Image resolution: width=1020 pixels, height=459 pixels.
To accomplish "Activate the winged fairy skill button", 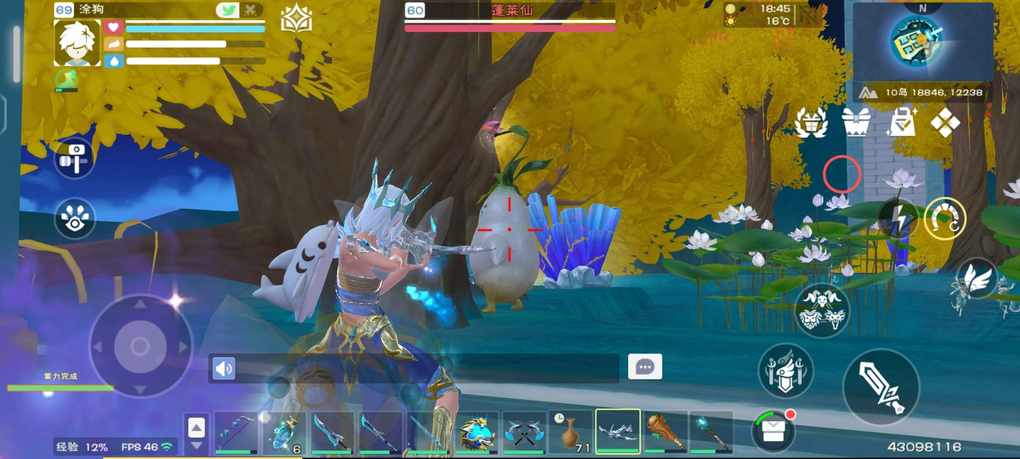I will click(976, 278).
